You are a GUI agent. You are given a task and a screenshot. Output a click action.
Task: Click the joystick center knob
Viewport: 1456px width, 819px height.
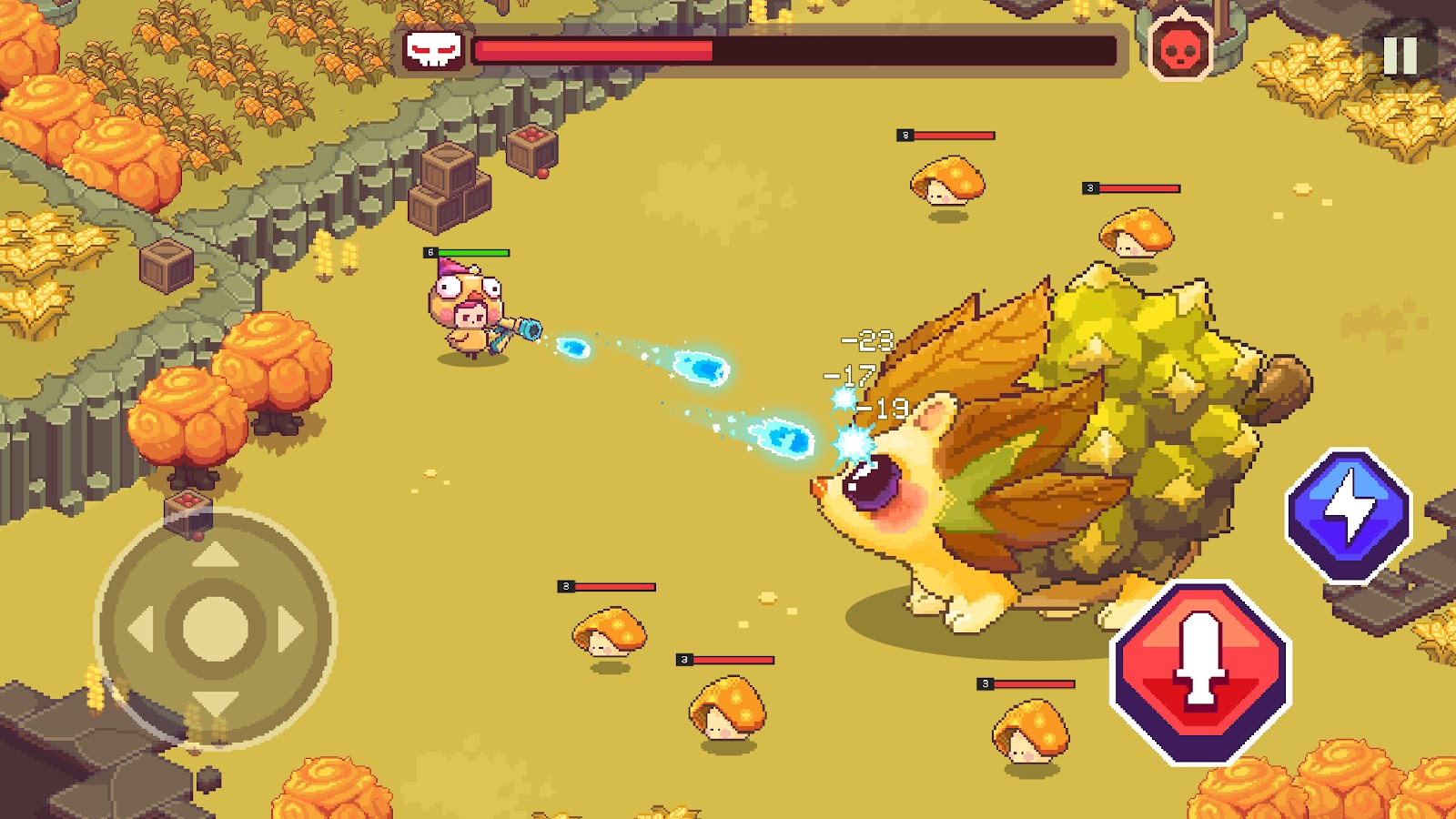coord(216,629)
